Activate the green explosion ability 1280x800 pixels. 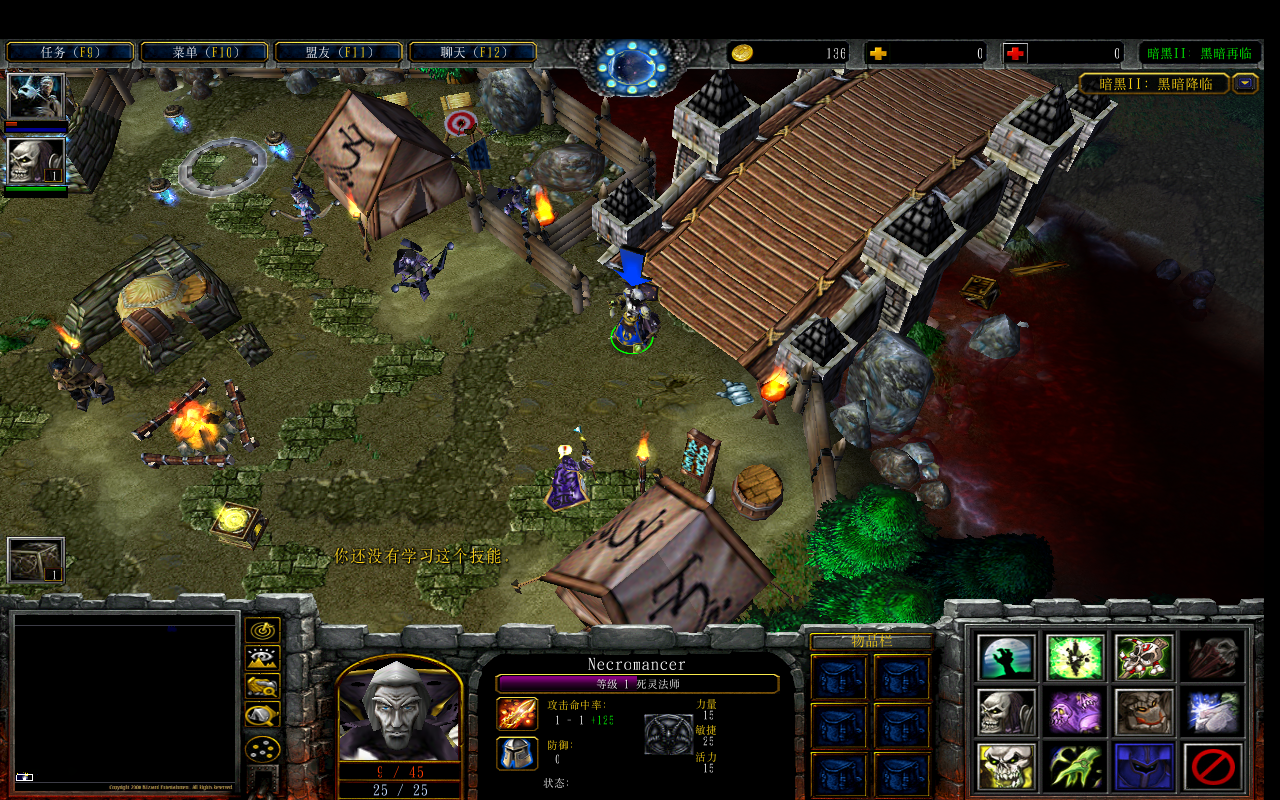[1075, 657]
